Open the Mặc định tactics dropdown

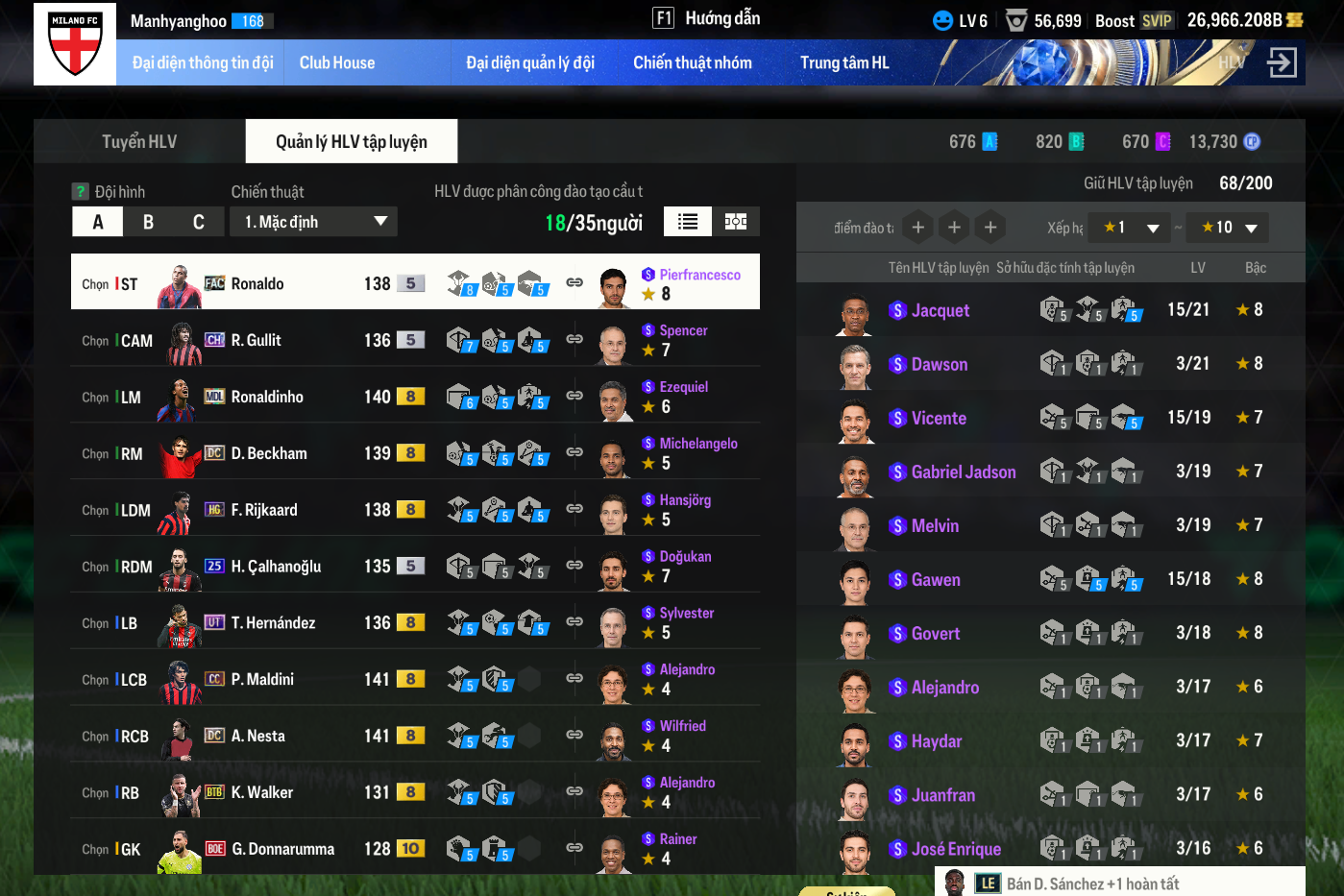(x=313, y=222)
